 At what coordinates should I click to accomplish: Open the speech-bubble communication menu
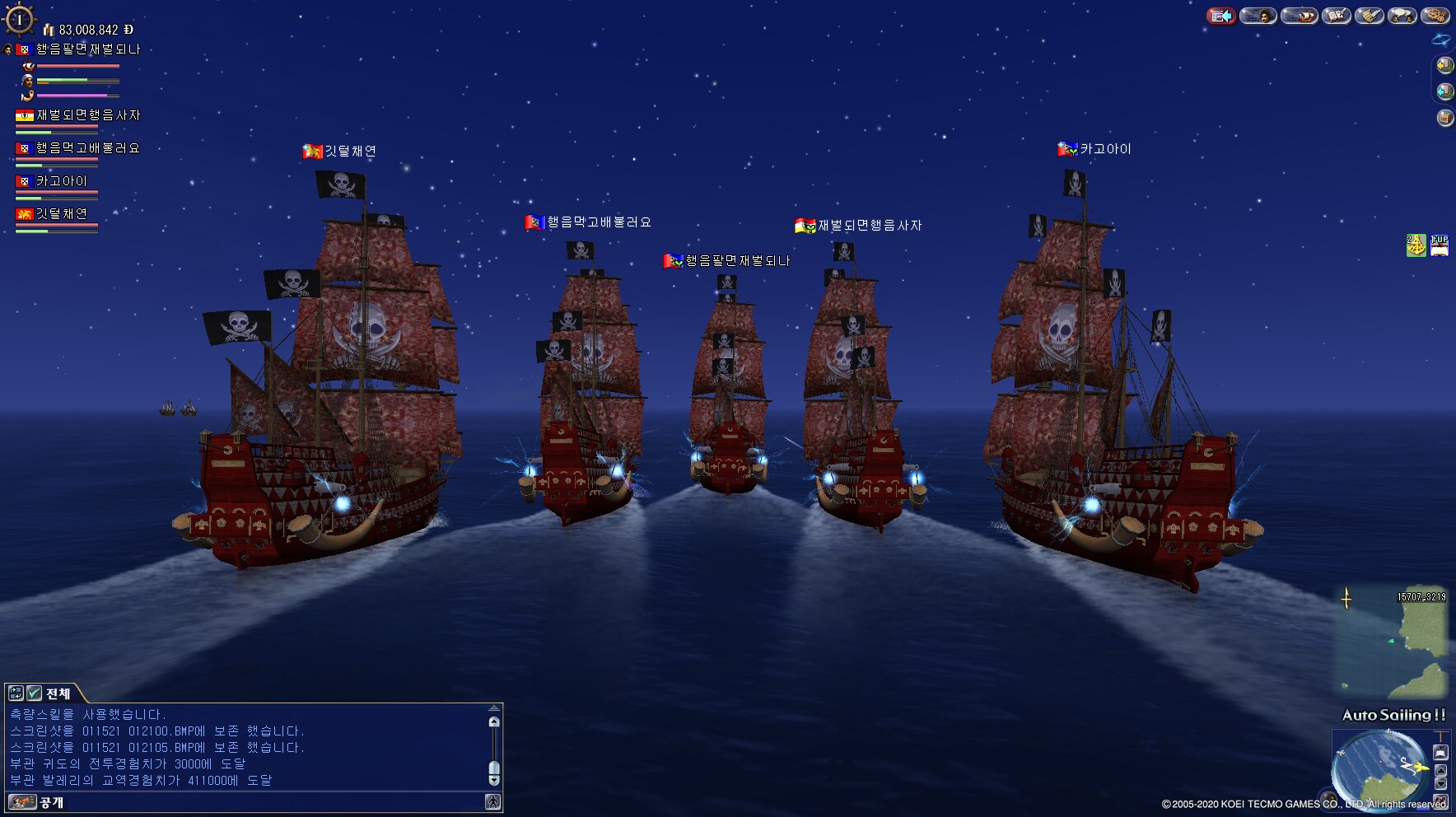point(1402,16)
